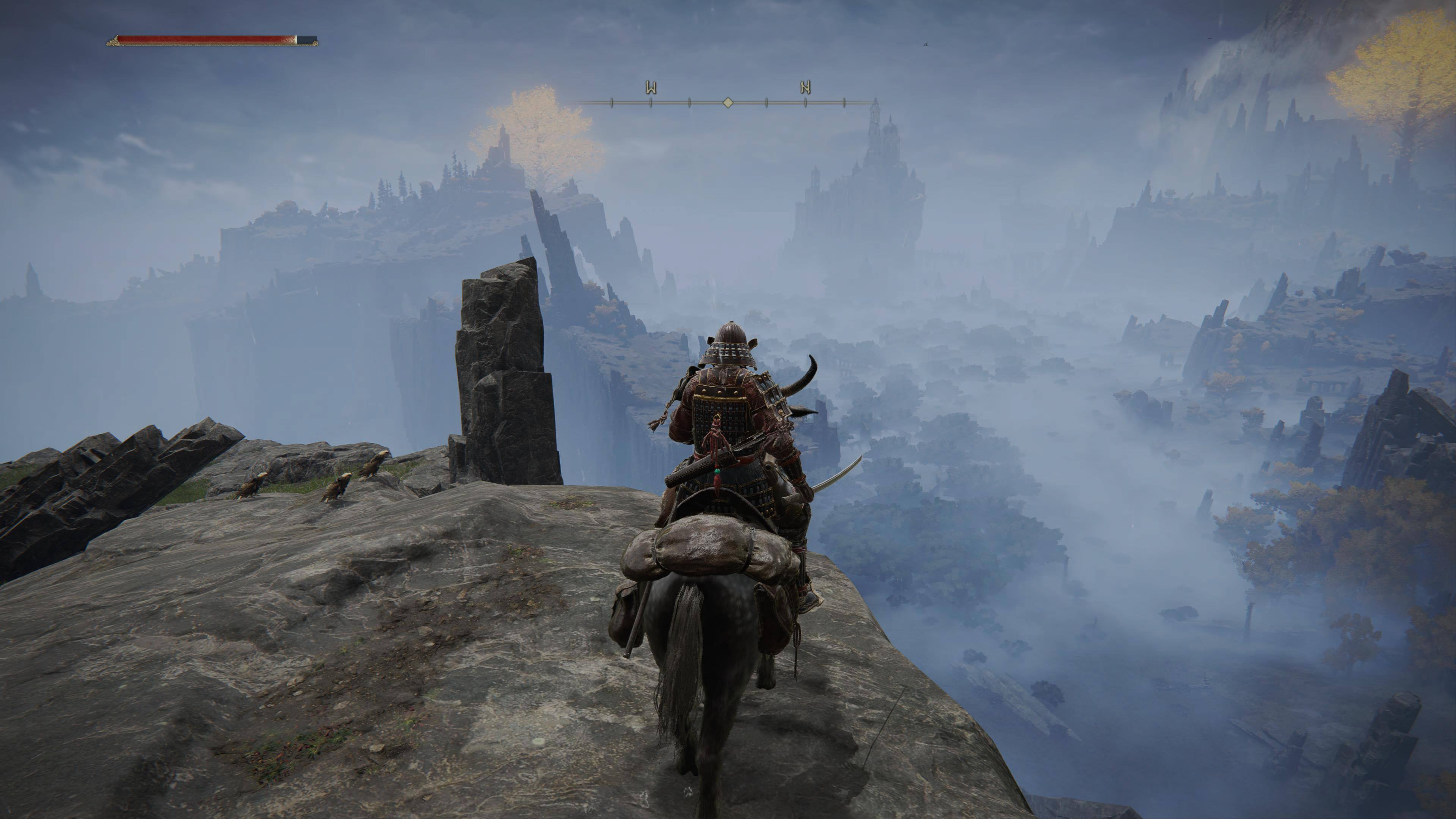Click the W marker on the compass
Screen dimensions: 1456x819
[651, 88]
